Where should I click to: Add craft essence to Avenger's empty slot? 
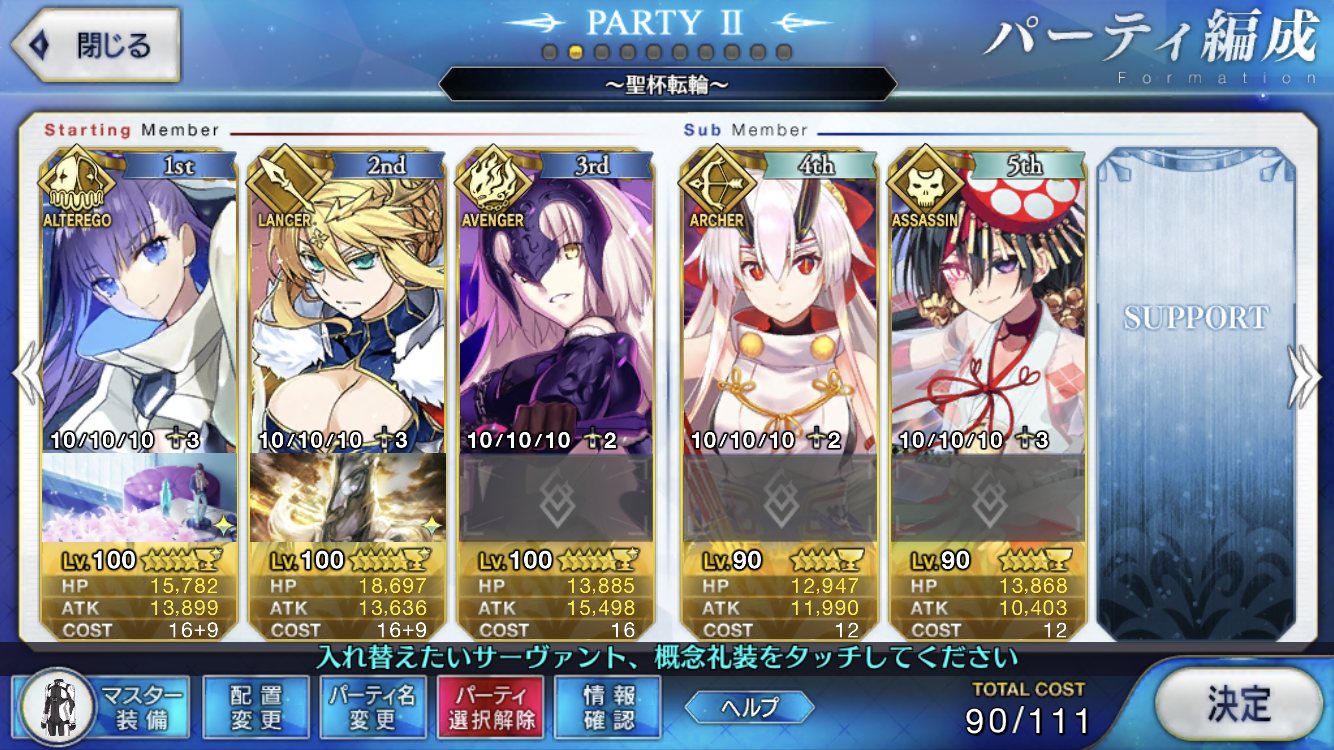(x=557, y=497)
